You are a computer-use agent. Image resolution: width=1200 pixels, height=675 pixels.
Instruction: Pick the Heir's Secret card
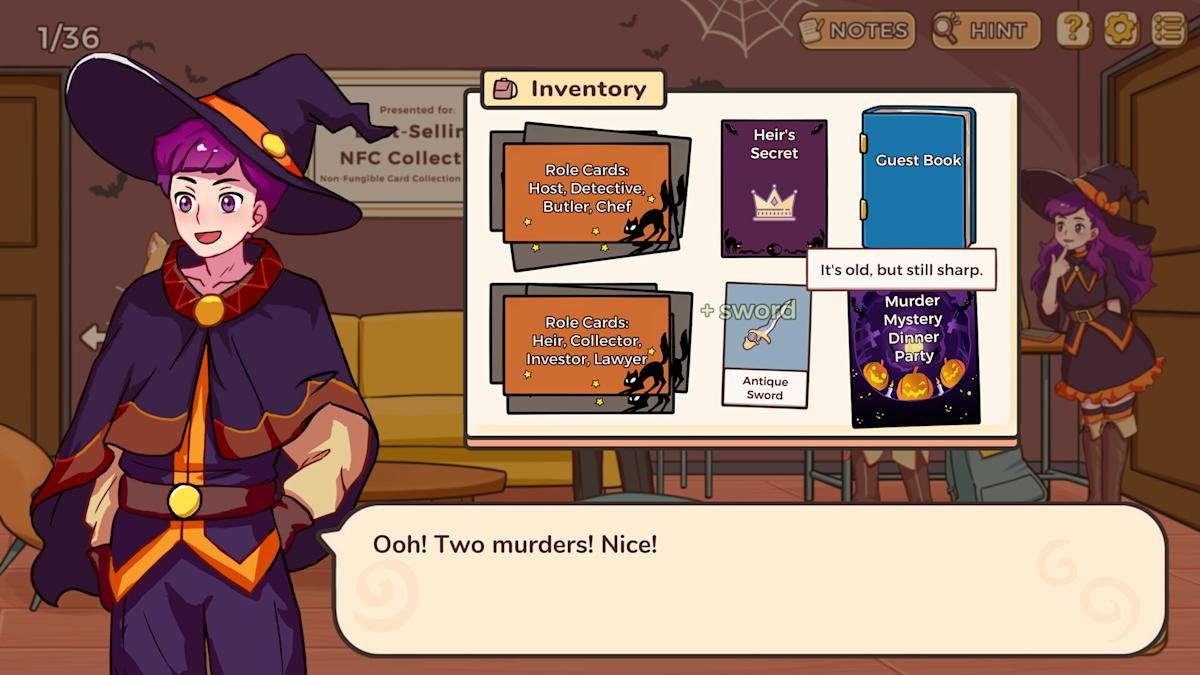click(x=774, y=188)
